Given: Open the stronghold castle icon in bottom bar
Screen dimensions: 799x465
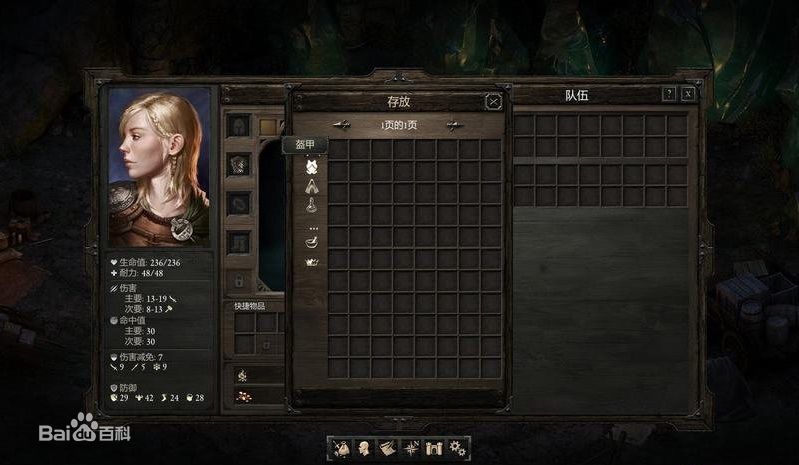Looking at the screenshot, I should tap(434, 447).
